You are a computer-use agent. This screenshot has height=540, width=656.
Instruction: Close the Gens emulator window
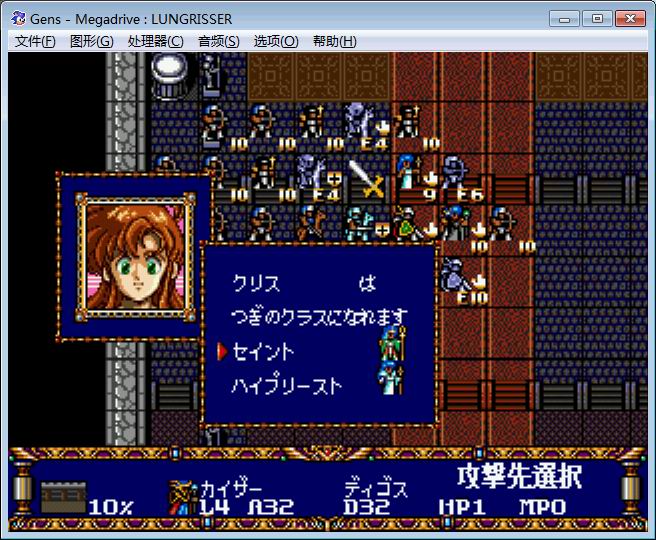[x=629, y=17]
